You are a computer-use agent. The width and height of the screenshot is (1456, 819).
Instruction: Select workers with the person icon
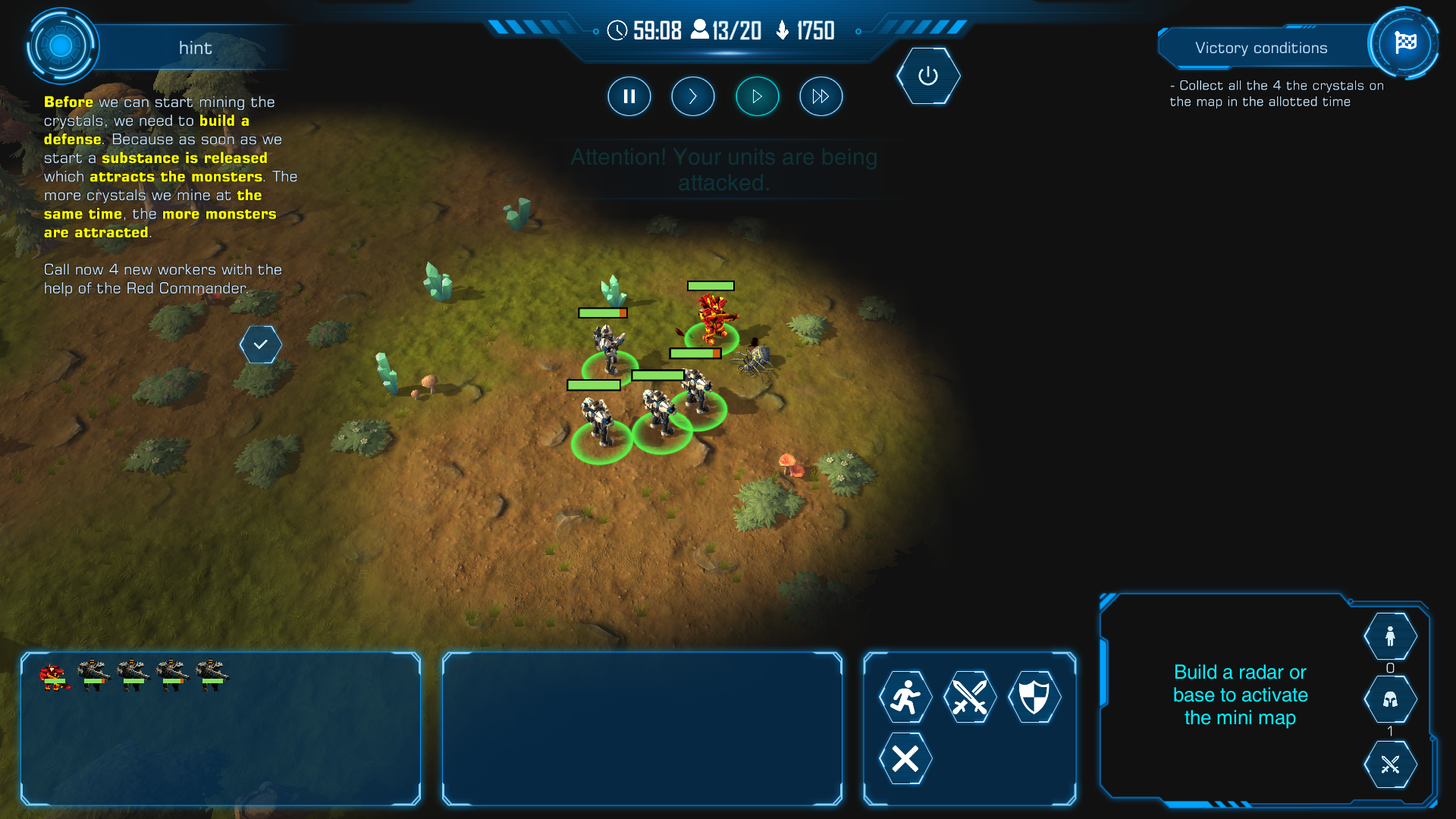(x=1389, y=636)
